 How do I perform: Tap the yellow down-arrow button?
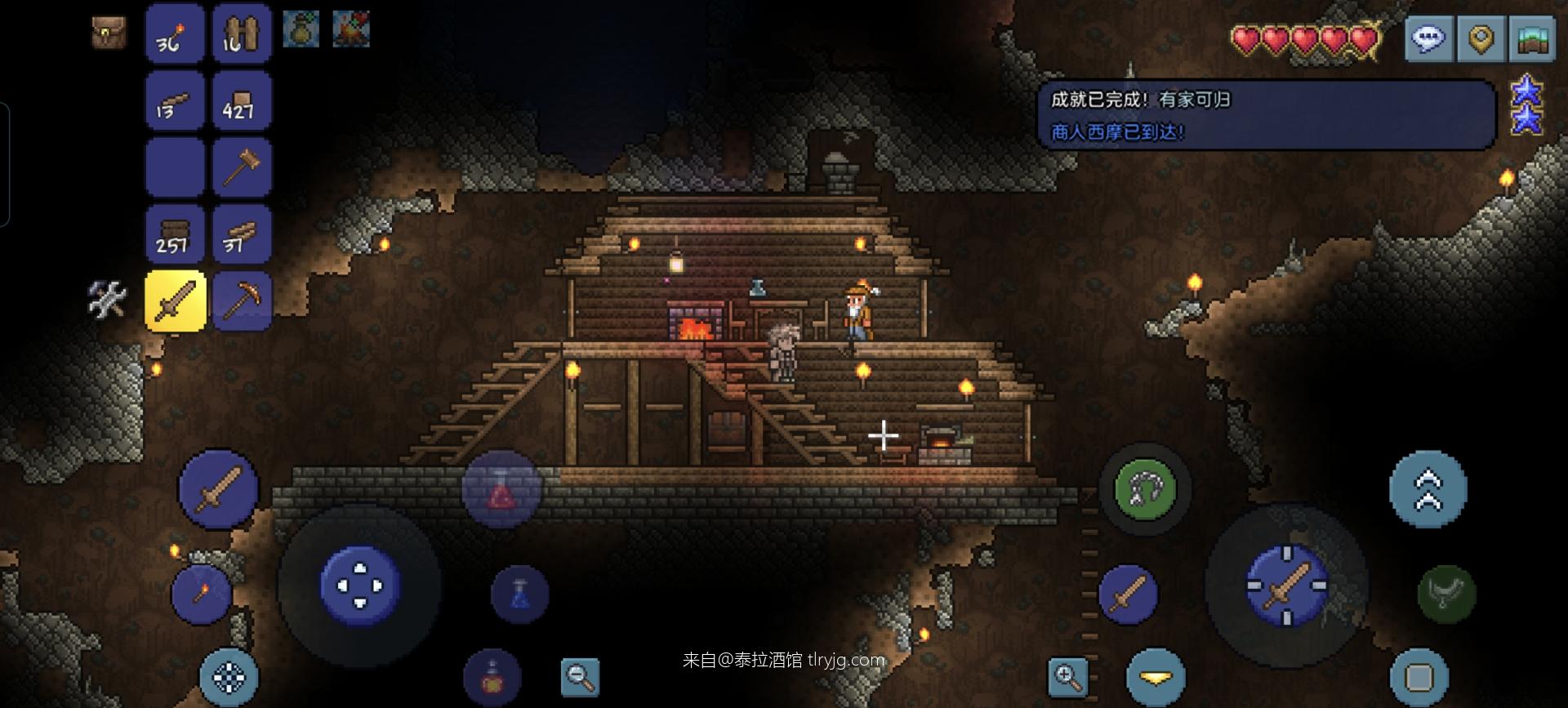[x=1155, y=677]
